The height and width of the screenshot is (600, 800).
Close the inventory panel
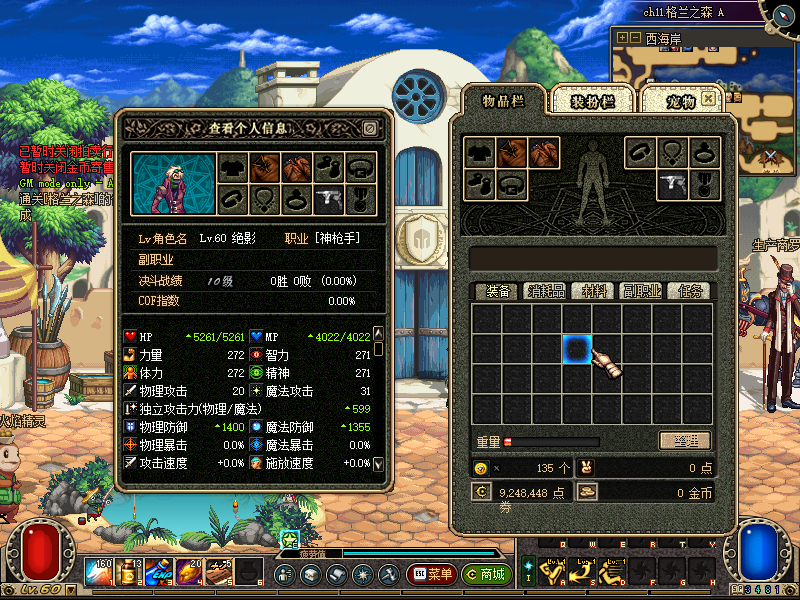[709, 99]
